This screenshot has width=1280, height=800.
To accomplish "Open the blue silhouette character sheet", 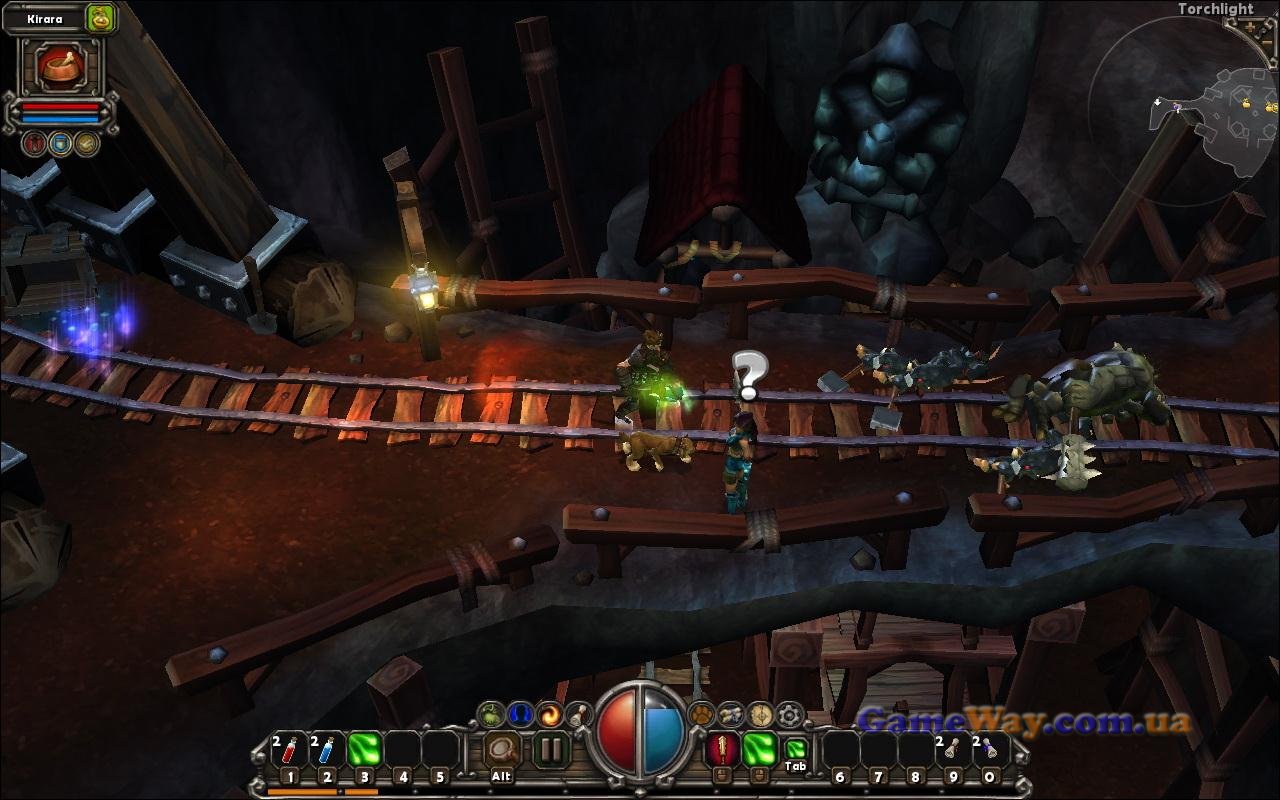I will pos(519,715).
